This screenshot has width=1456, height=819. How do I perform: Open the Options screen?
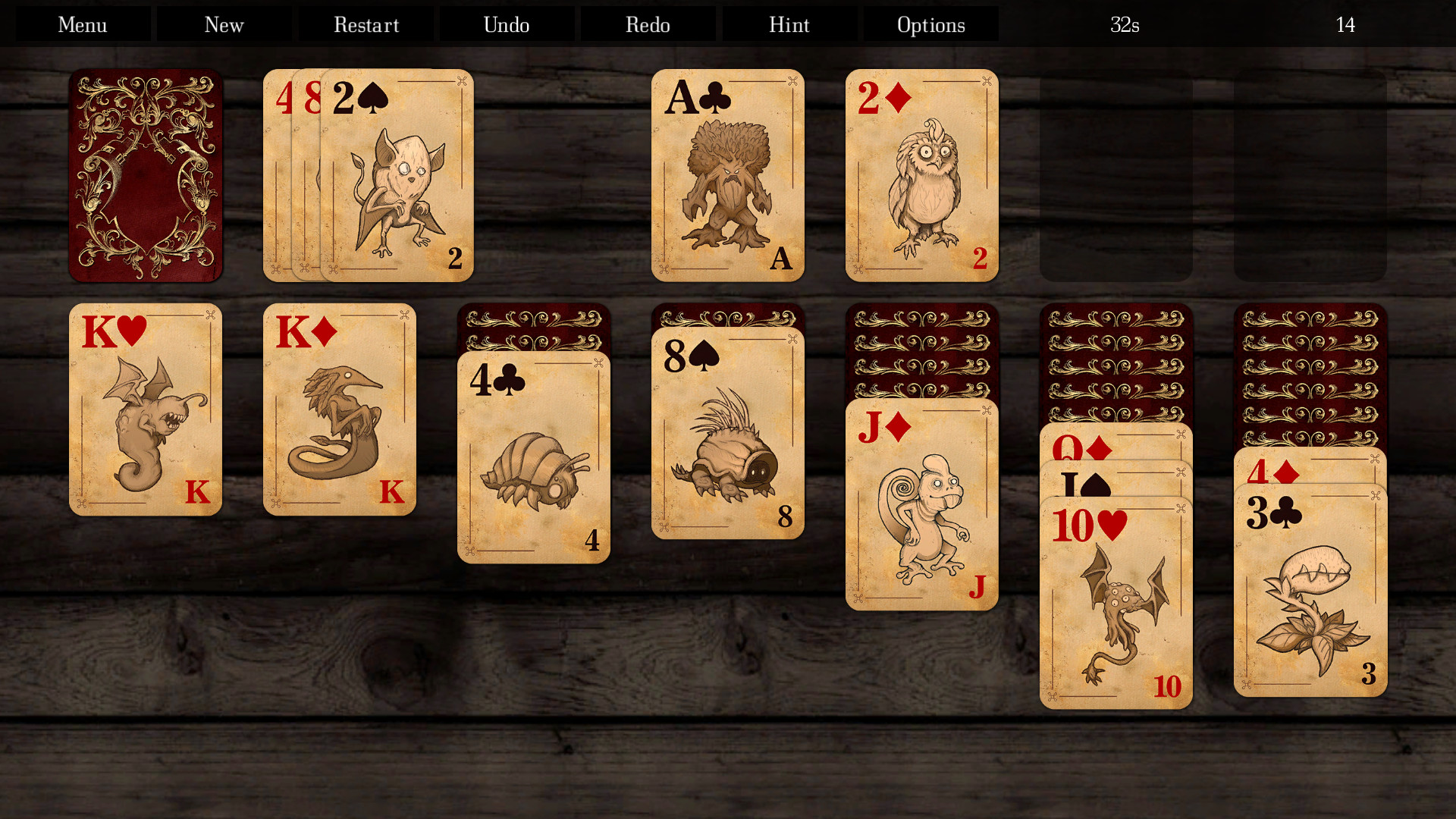930,24
